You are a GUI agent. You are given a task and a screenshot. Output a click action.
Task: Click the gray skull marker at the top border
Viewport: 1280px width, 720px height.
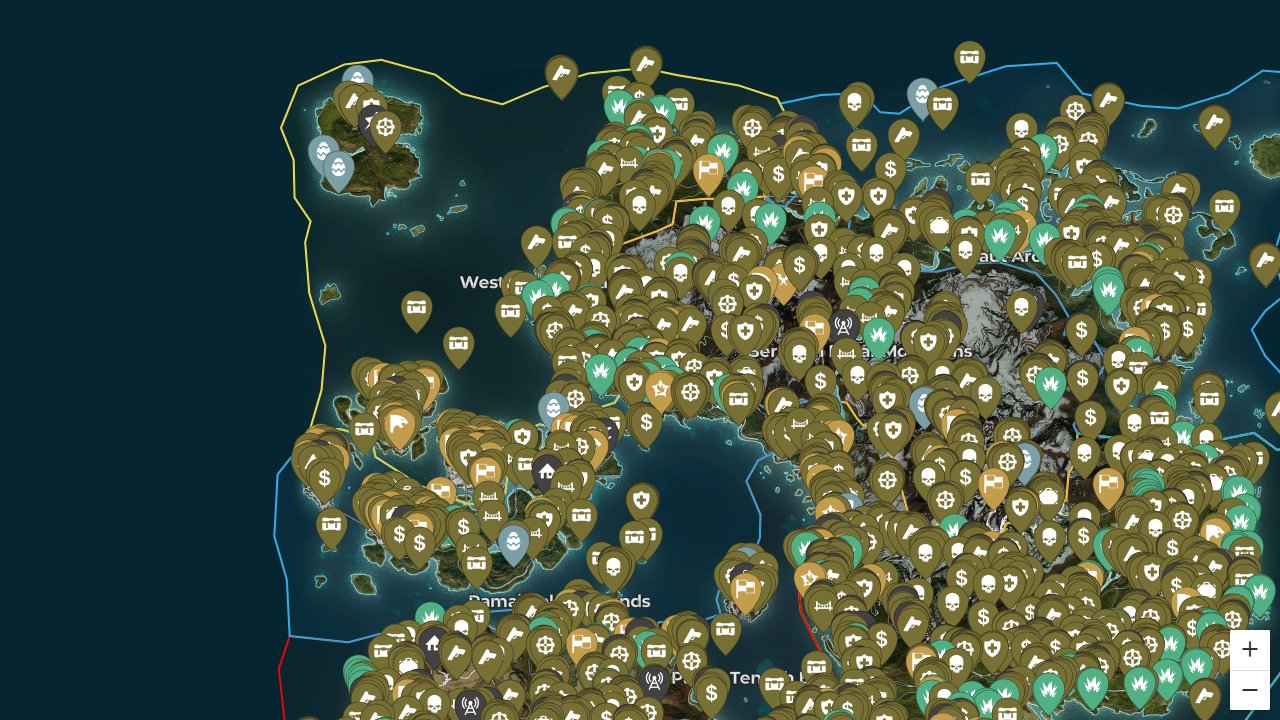pos(855,102)
